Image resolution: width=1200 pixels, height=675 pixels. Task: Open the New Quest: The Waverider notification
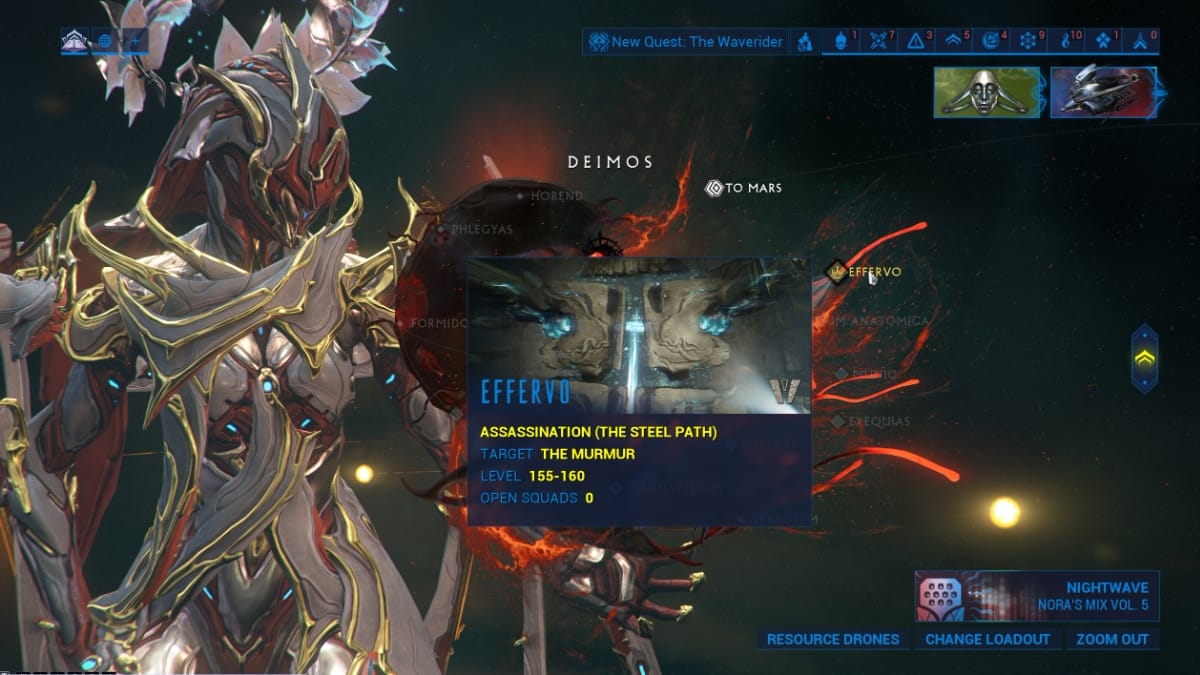pos(686,42)
